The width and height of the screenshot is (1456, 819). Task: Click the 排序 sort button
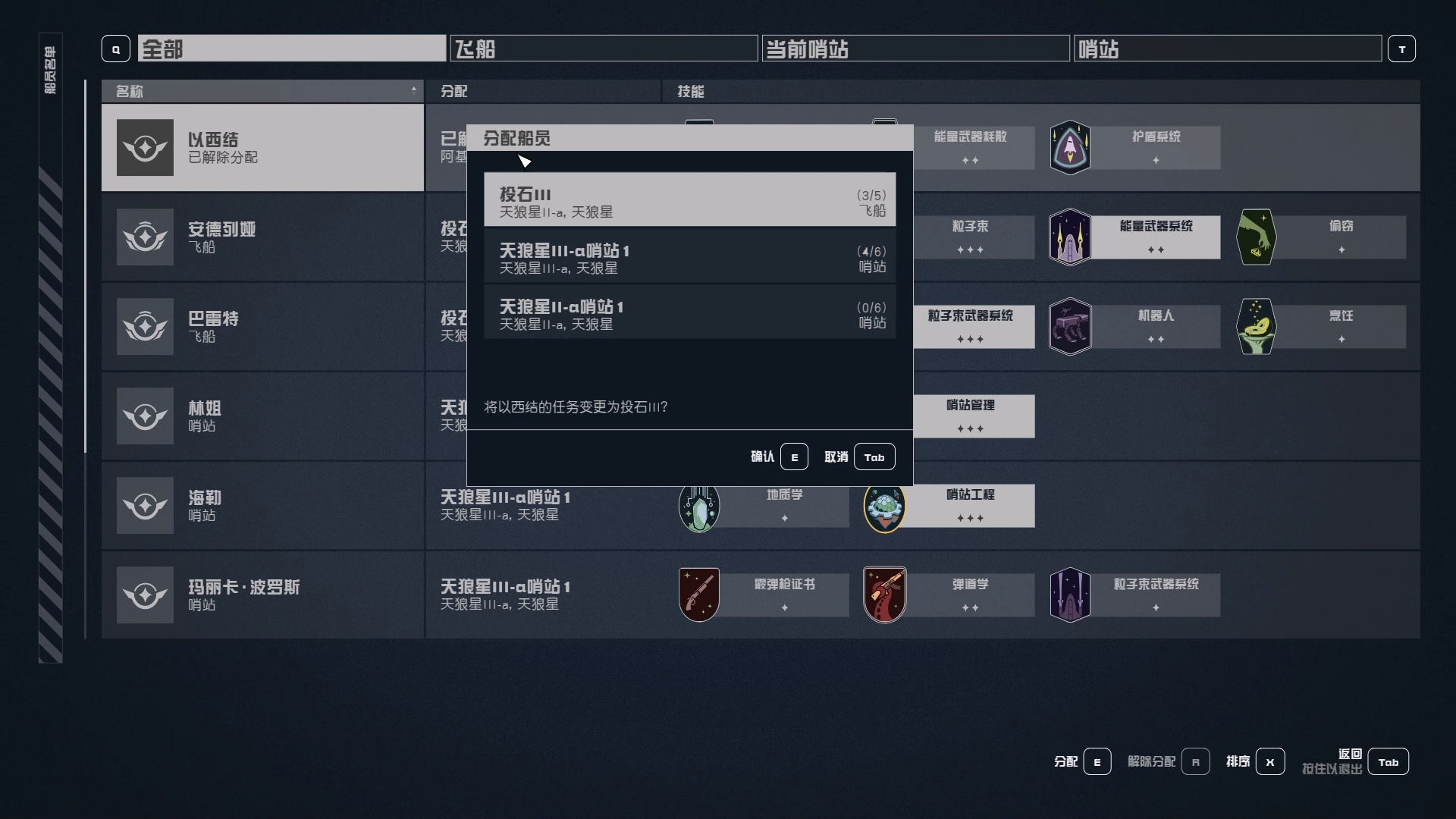1269,761
